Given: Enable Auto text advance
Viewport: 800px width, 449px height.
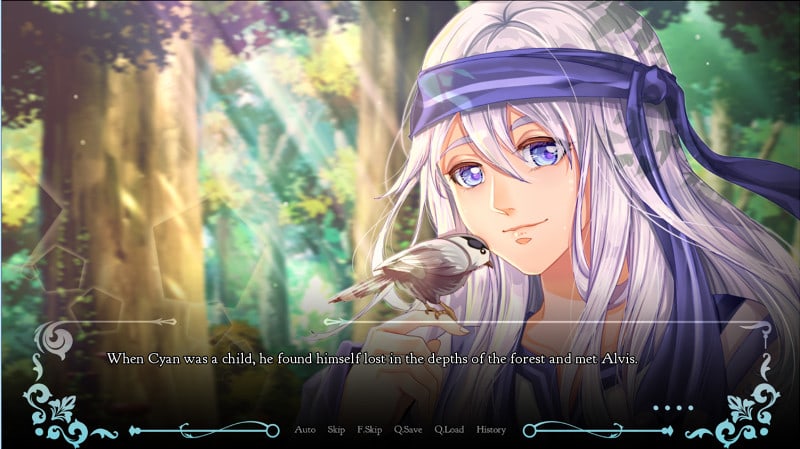Looking at the screenshot, I should click(x=305, y=430).
